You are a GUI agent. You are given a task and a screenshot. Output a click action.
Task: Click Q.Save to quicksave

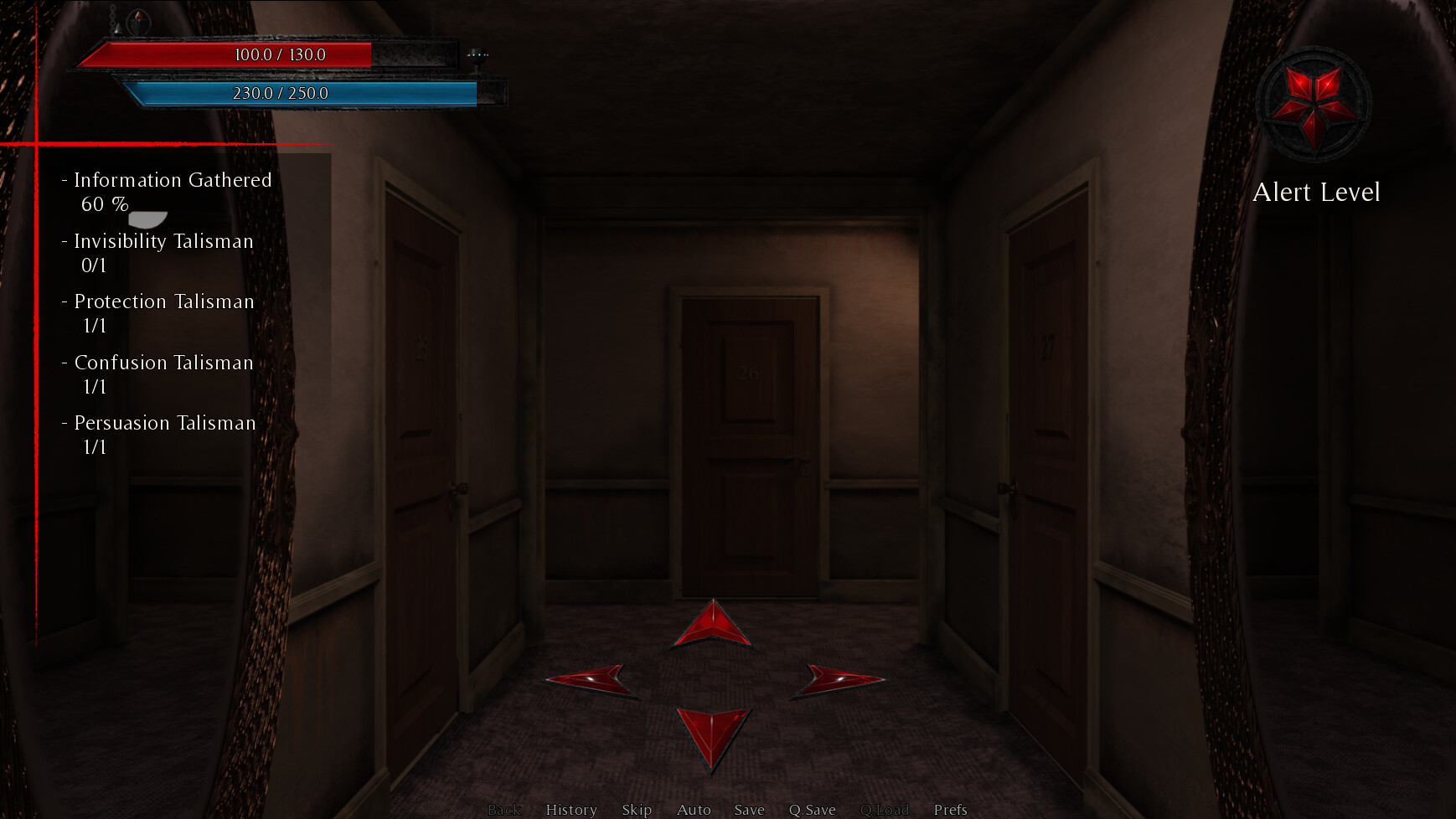[x=811, y=809]
